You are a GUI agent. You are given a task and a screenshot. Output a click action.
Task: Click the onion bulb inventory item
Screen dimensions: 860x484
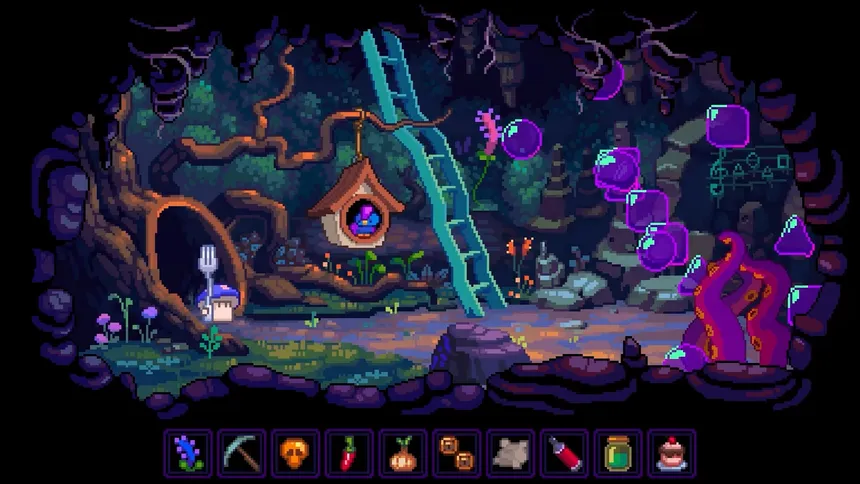[403, 454]
